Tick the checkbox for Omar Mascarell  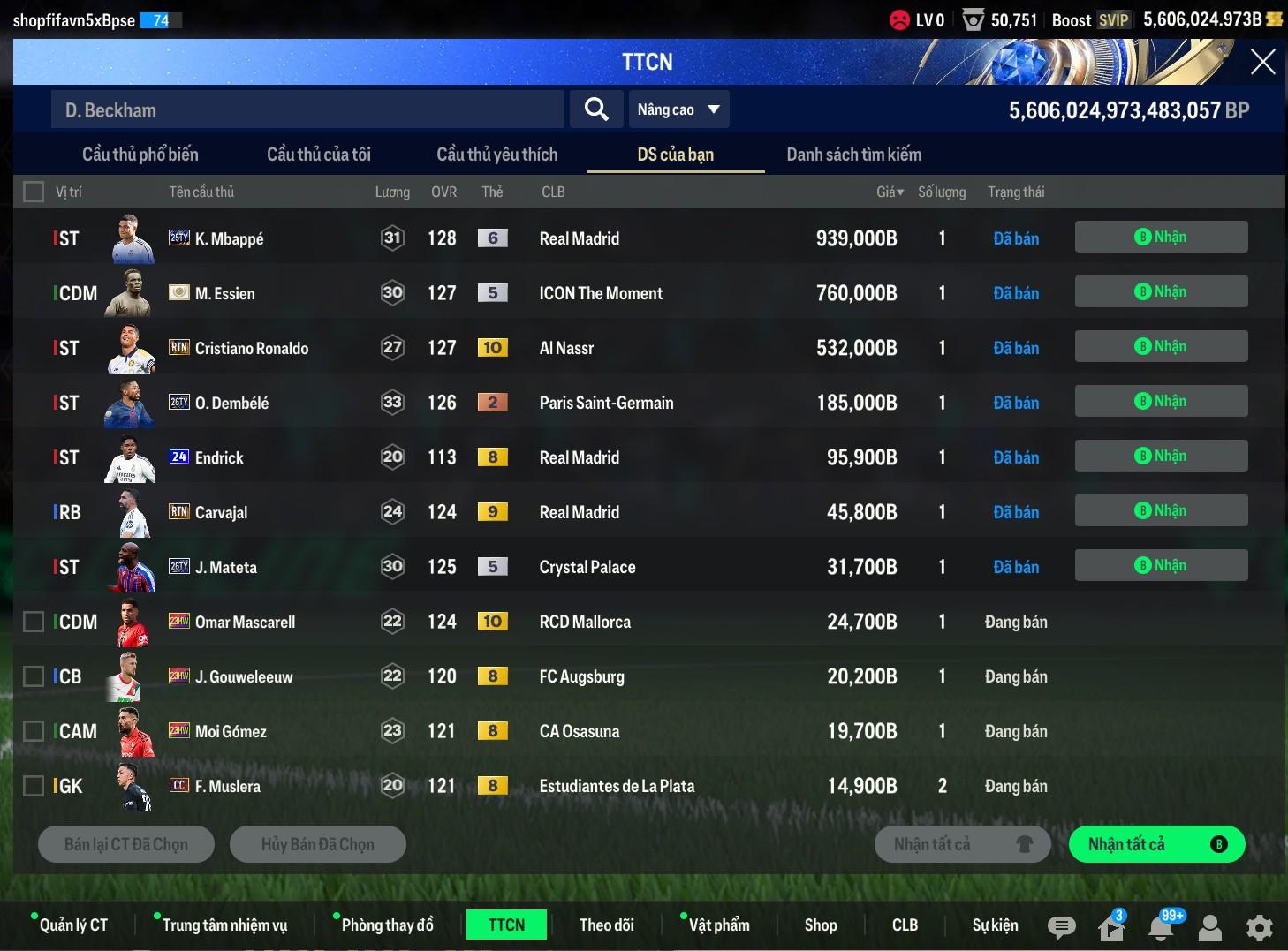[34, 622]
